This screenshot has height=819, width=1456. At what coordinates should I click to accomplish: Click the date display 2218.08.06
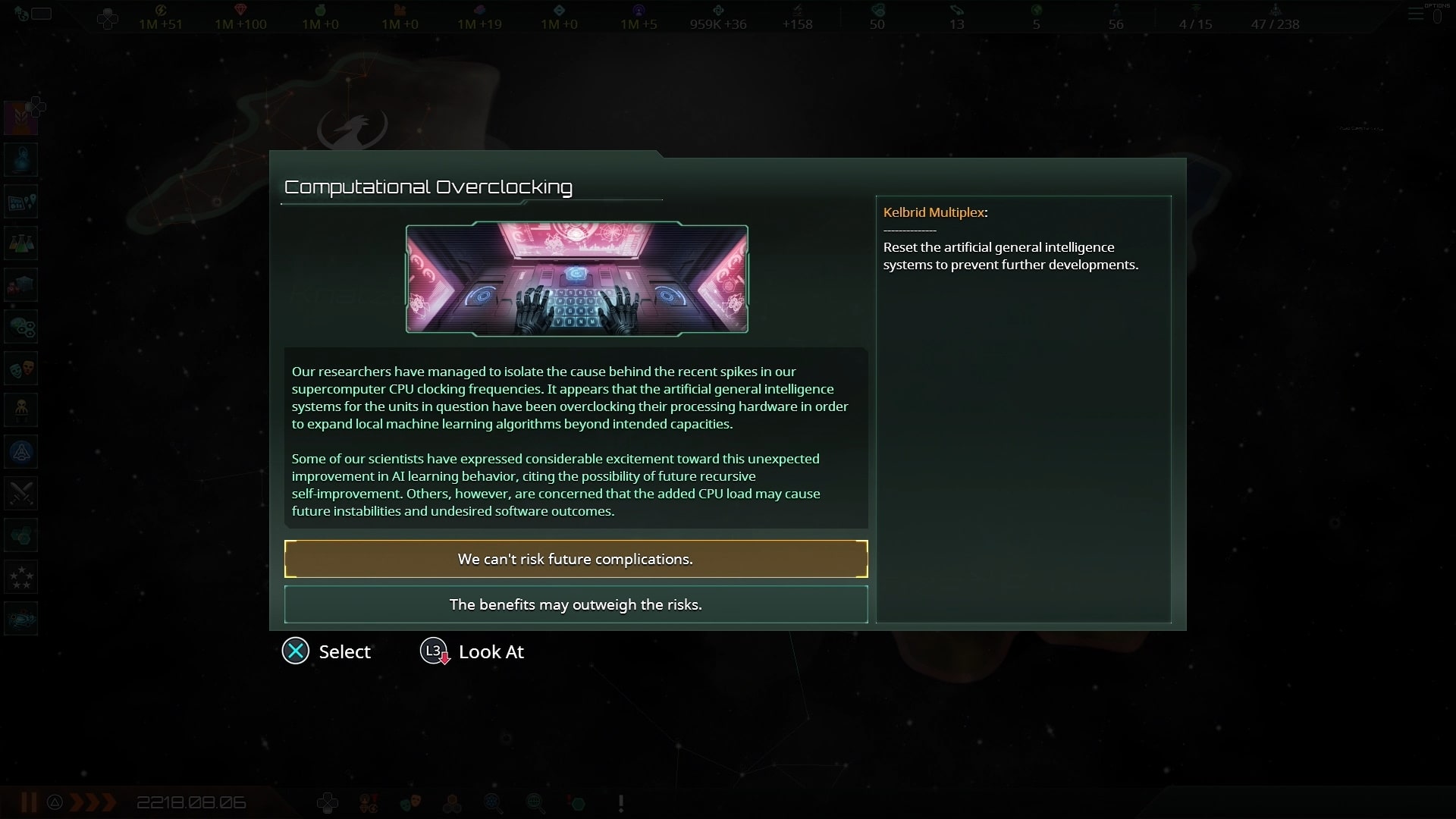(191, 802)
